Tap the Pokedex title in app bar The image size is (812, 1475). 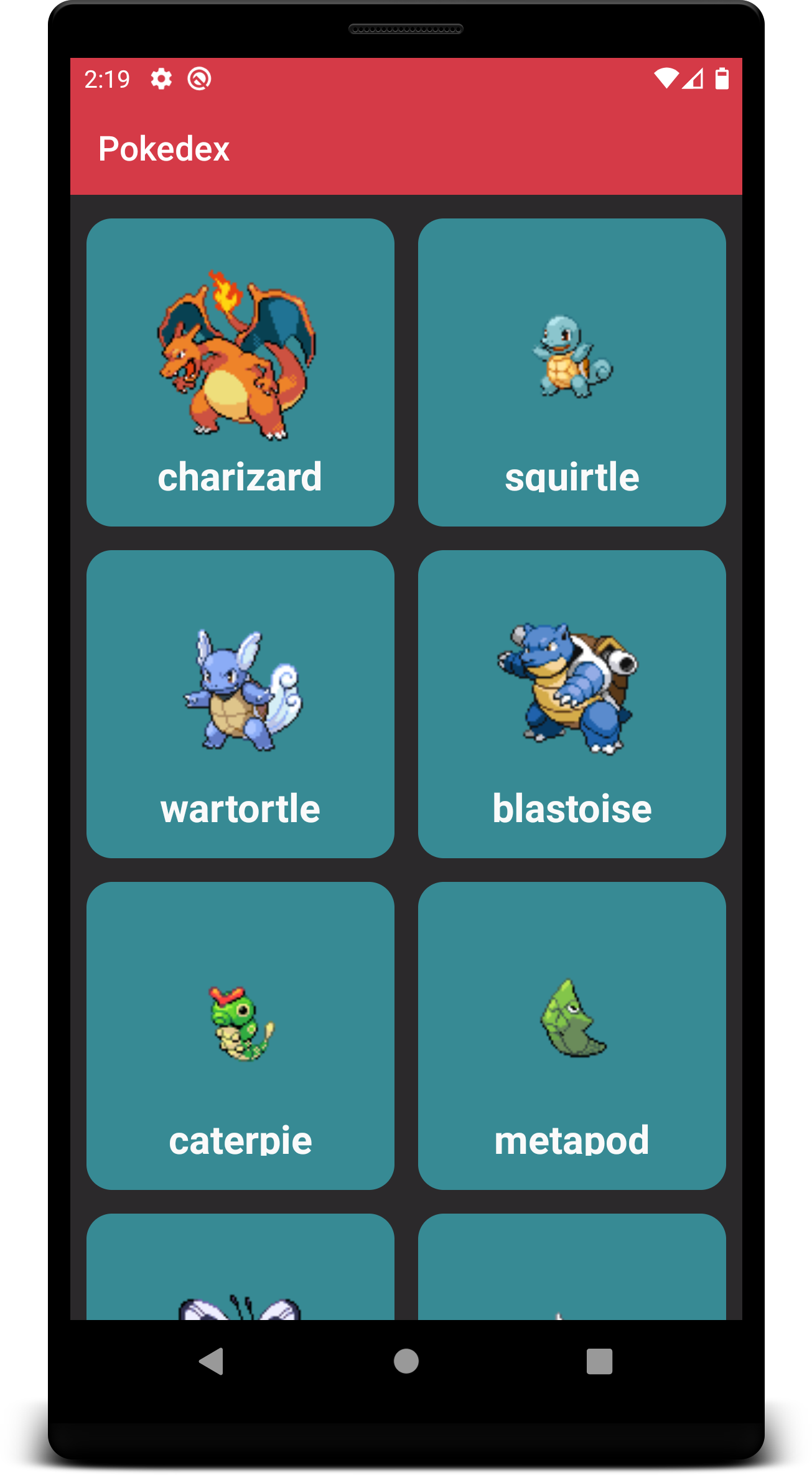click(x=165, y=148)
